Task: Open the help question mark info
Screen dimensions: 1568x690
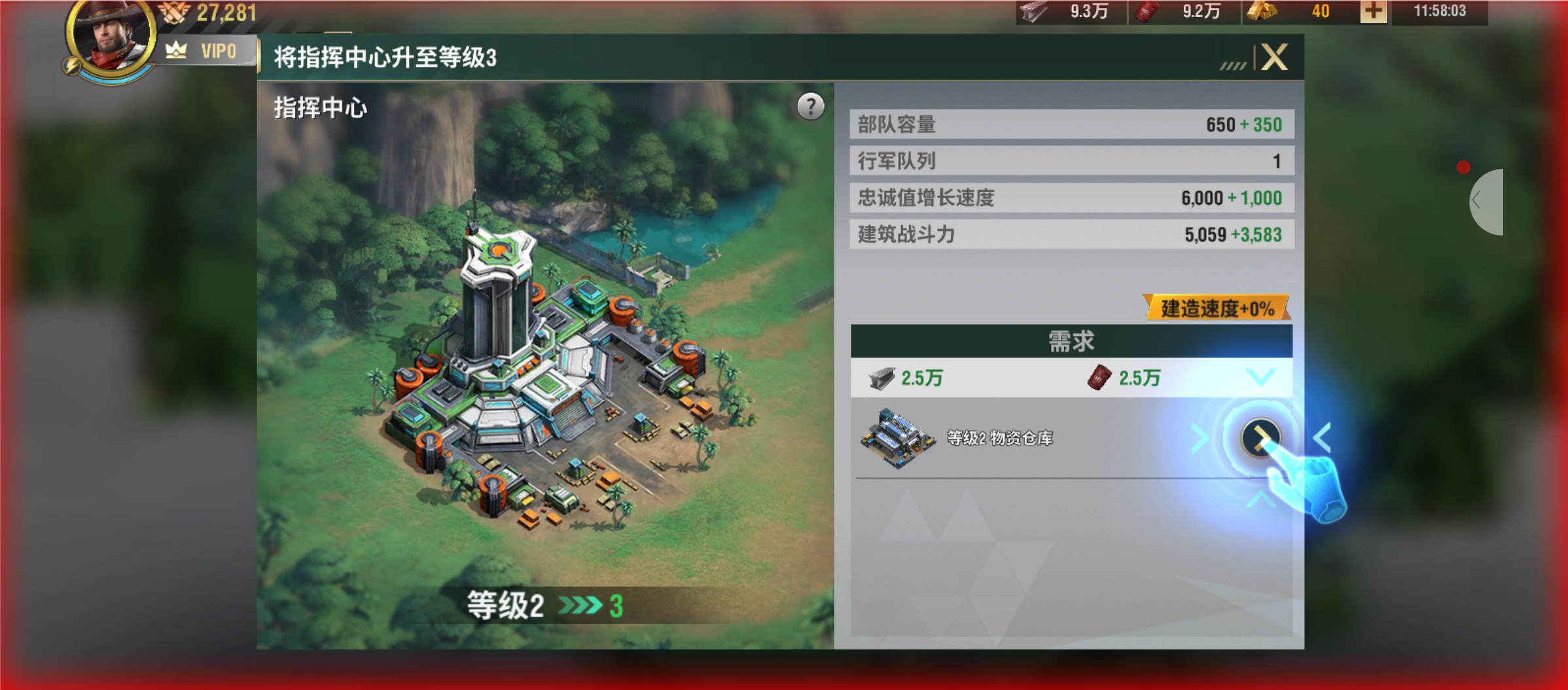Action: pyautogui.click(x=810, y=106)
